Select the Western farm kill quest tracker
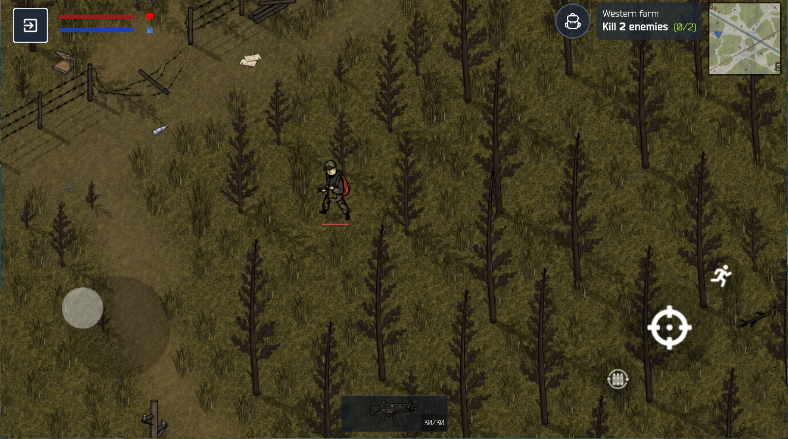This screenshot has height=439, width=788. [x=650, y=21]
